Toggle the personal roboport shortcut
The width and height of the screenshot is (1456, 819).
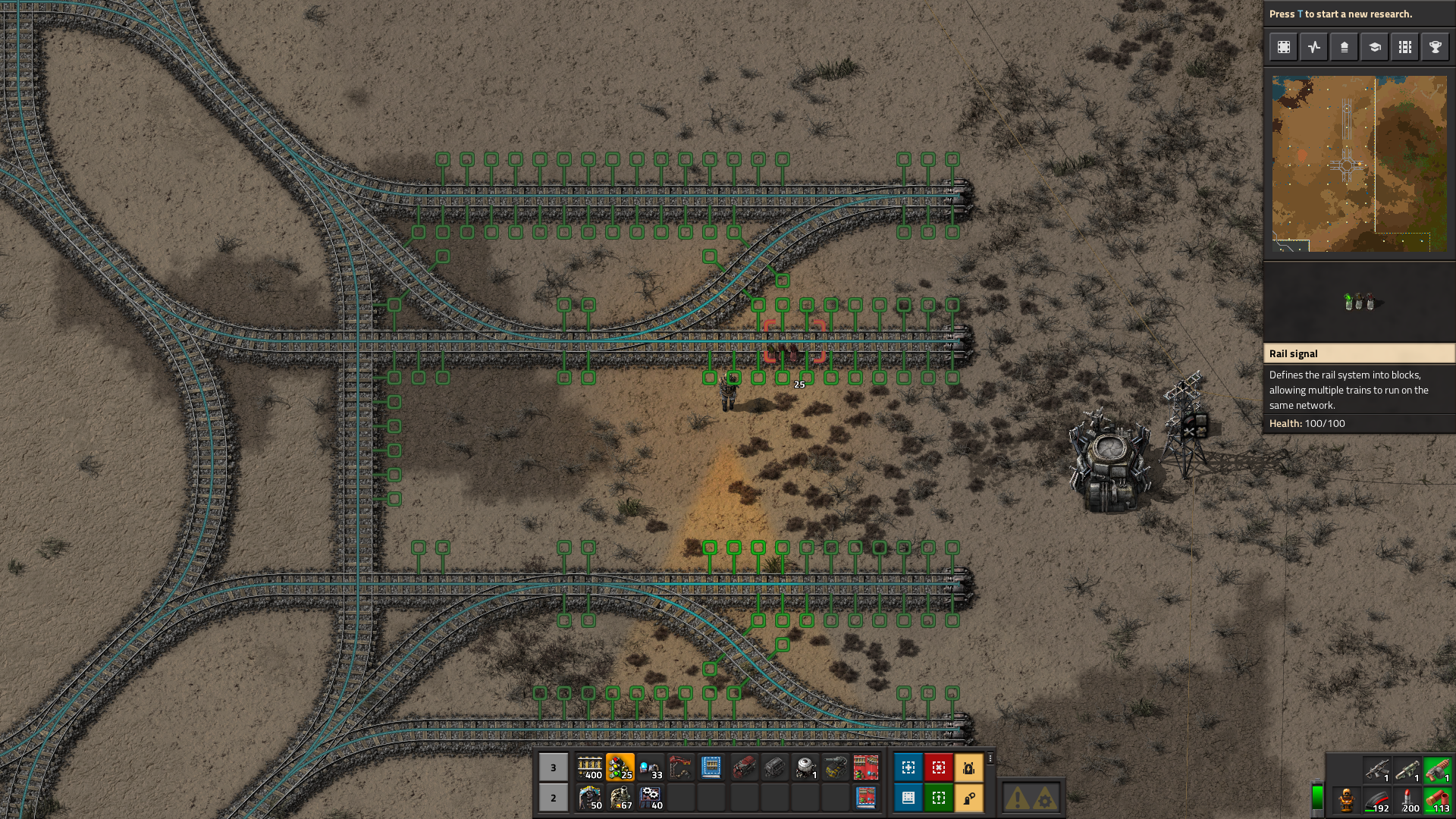(968, 767)
